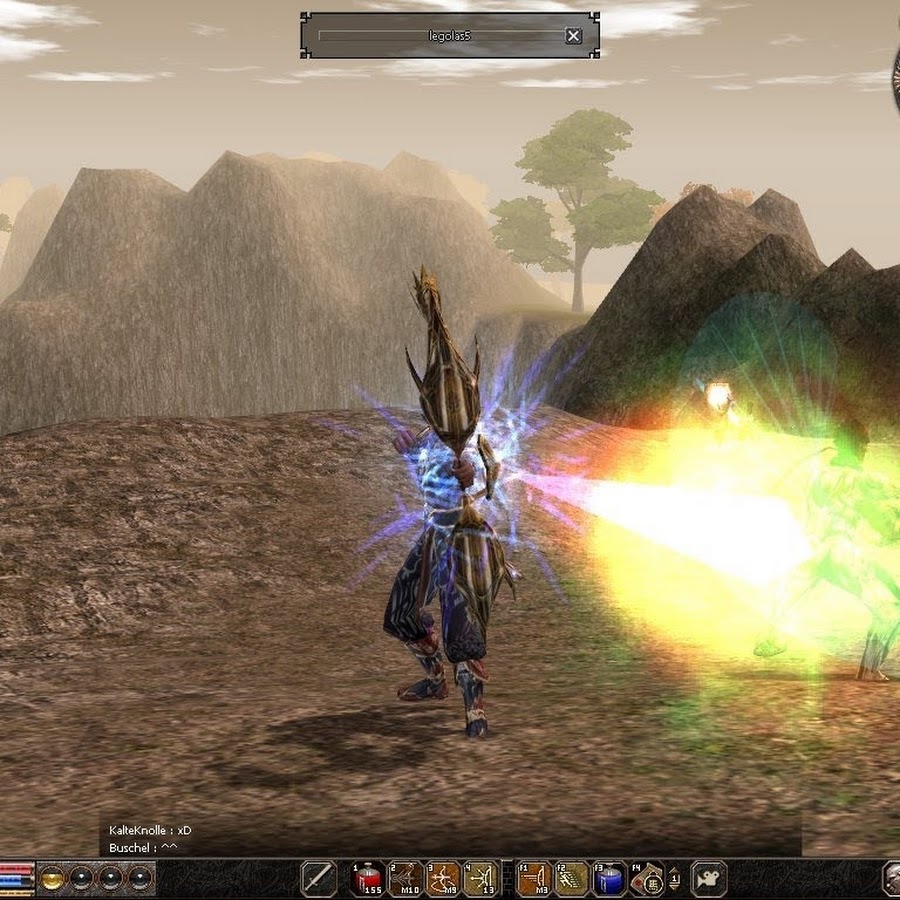The width and height of the screenshot is (900, 900).
Task: Use the red potion in slot 1
Action: [x=368, y=878]
